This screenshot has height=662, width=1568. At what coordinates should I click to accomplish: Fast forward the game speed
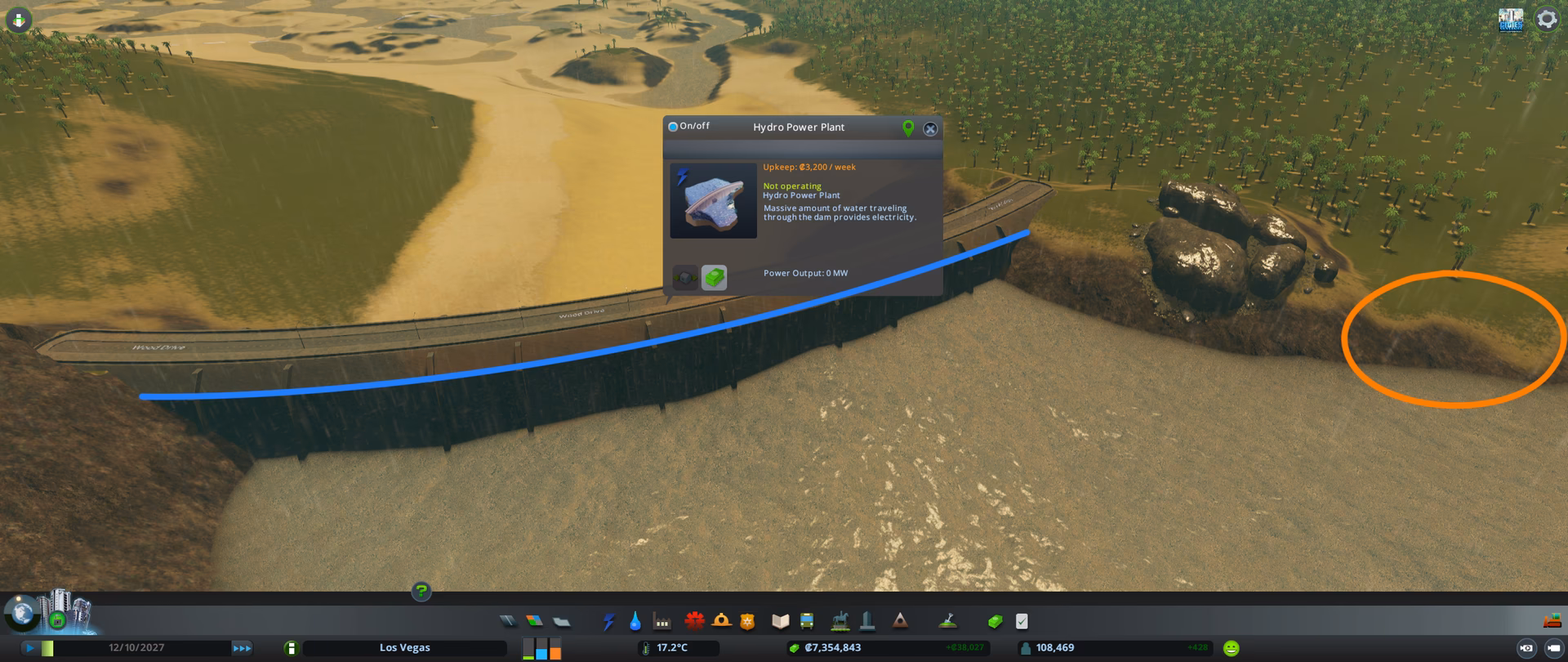(x=242, y=647)
